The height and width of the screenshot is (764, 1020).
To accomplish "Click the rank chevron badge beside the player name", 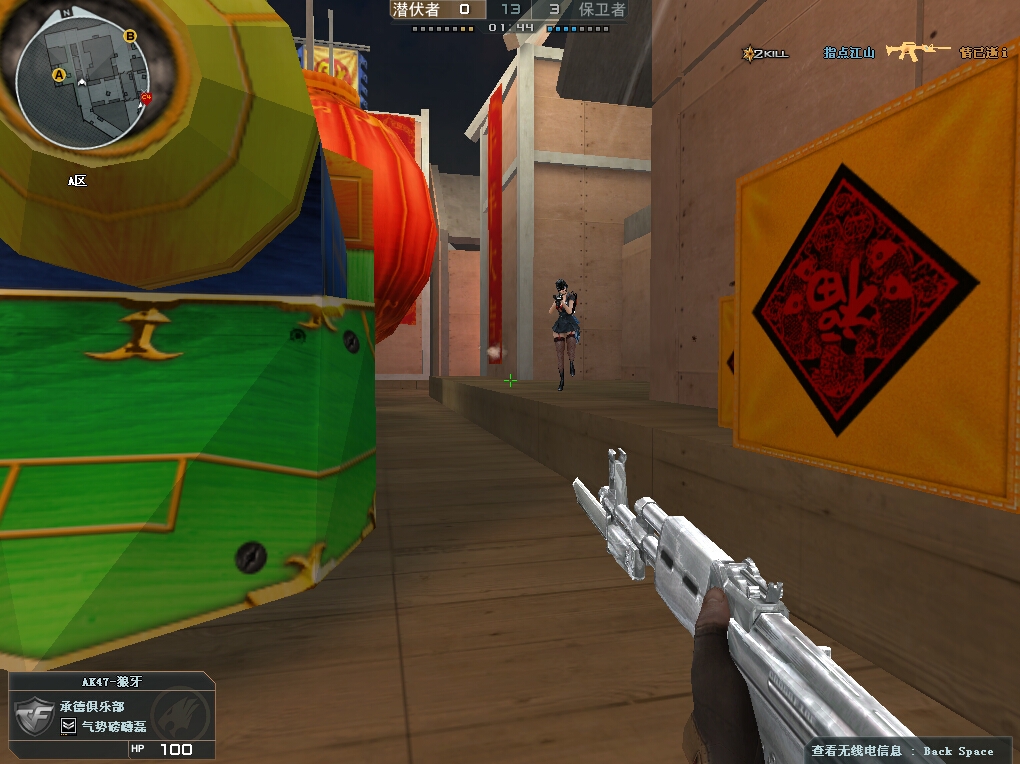I will [68, 726].
